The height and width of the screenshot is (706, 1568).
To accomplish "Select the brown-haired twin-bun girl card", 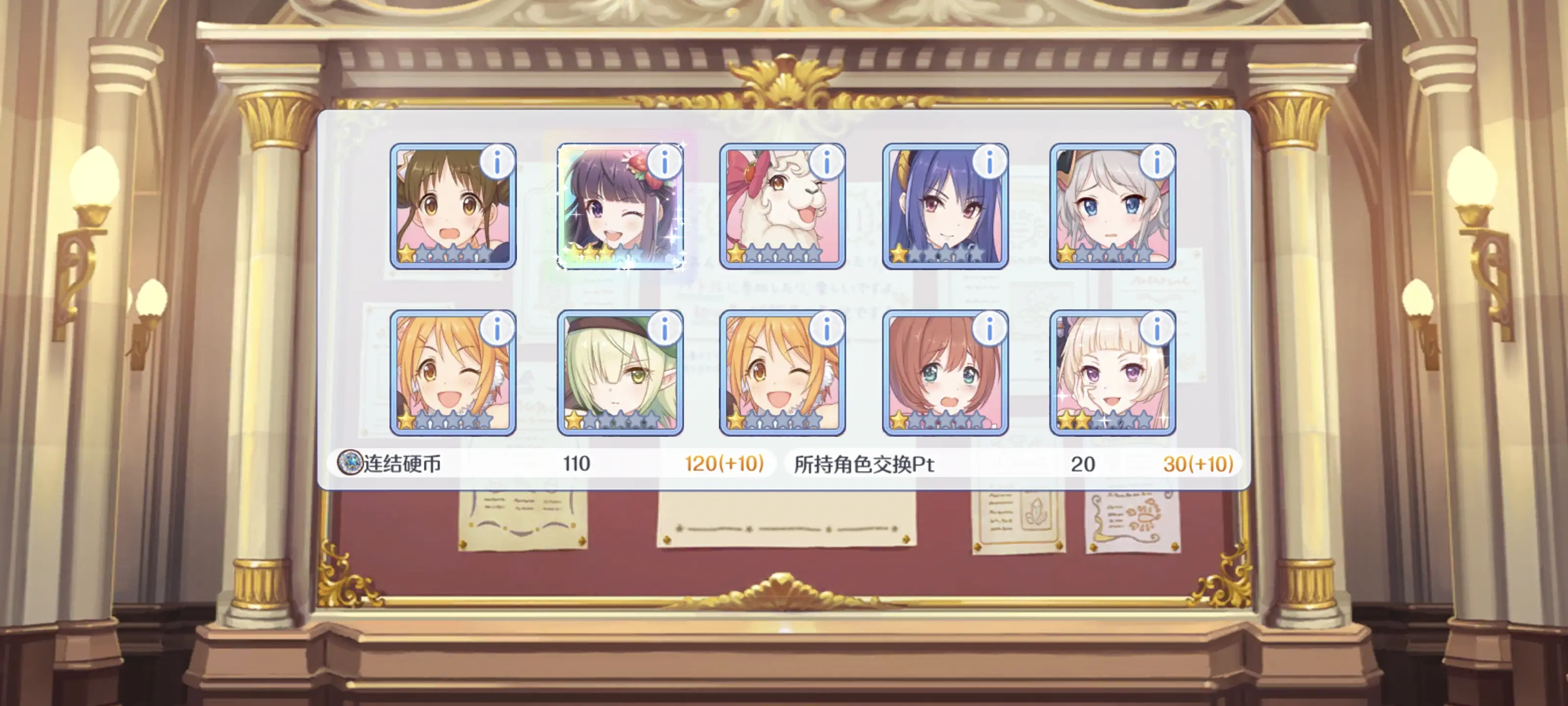I will pyautogui.click(x=452, y=207).
